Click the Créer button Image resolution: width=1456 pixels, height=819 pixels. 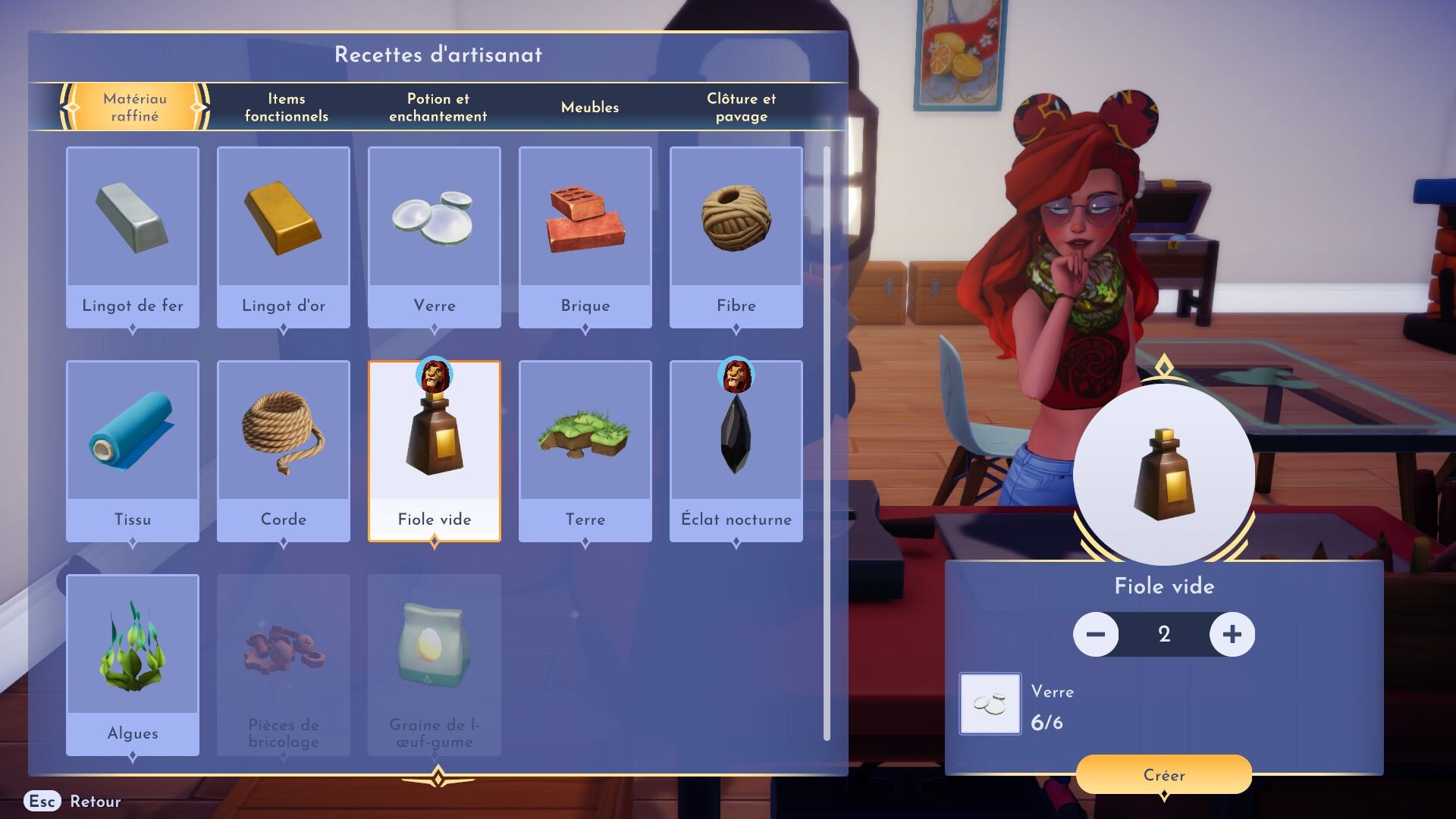point(1164,774)
